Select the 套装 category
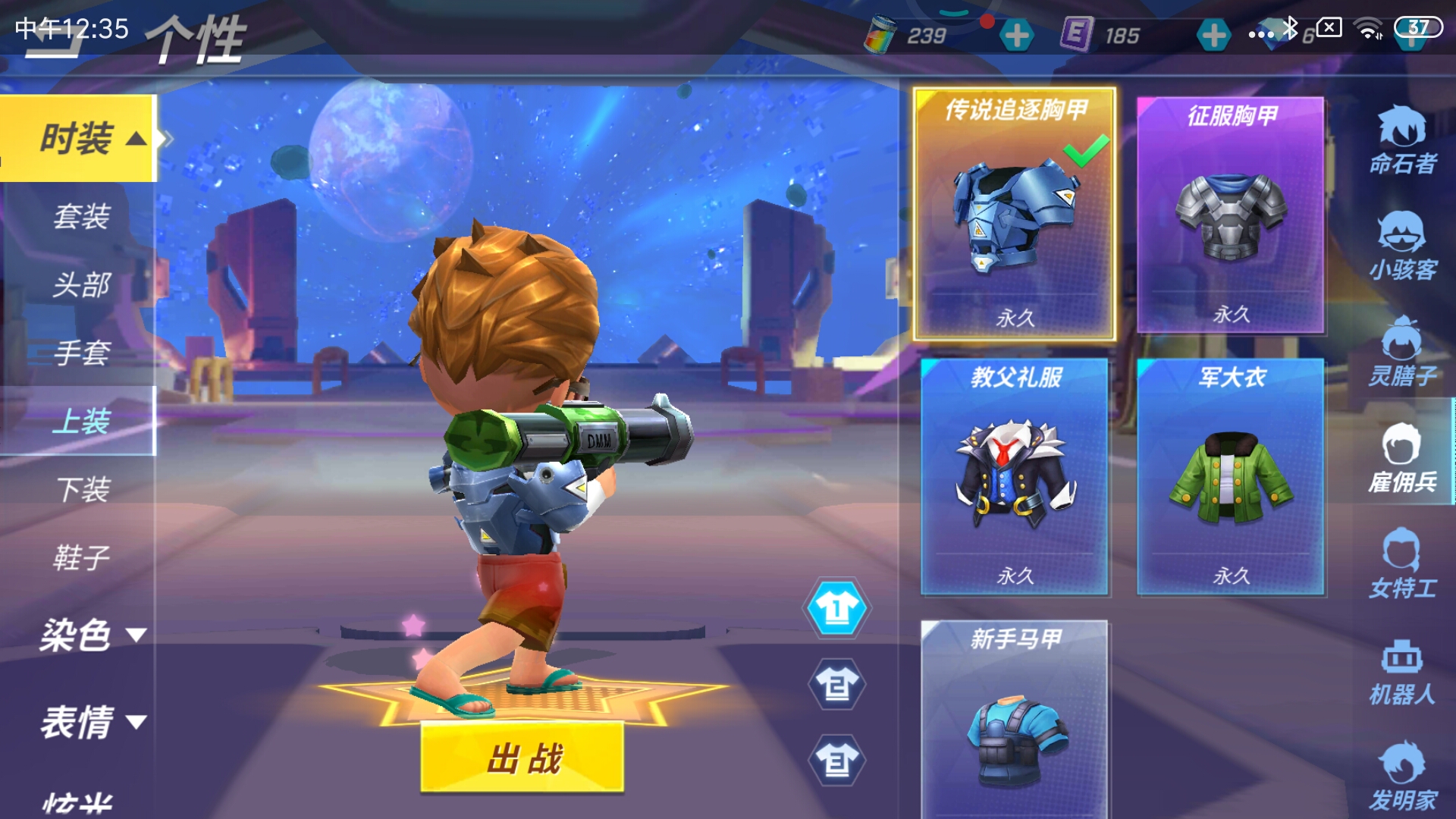The image size is (1456, 819). [81, 217]
